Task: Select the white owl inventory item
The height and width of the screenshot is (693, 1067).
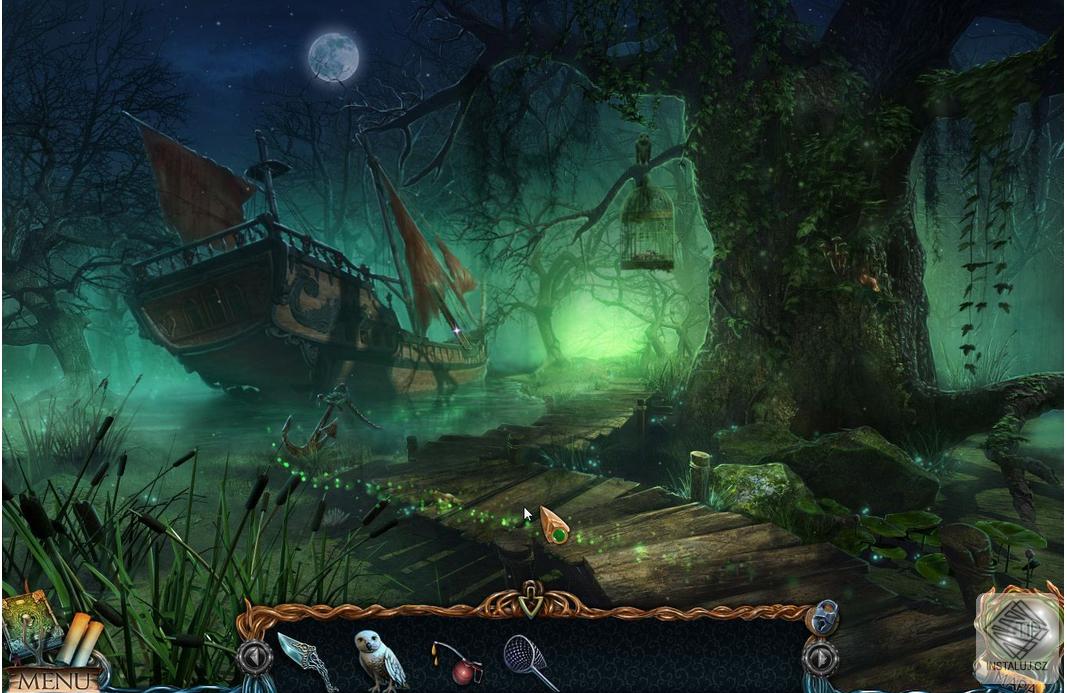Action: [379, 658]
